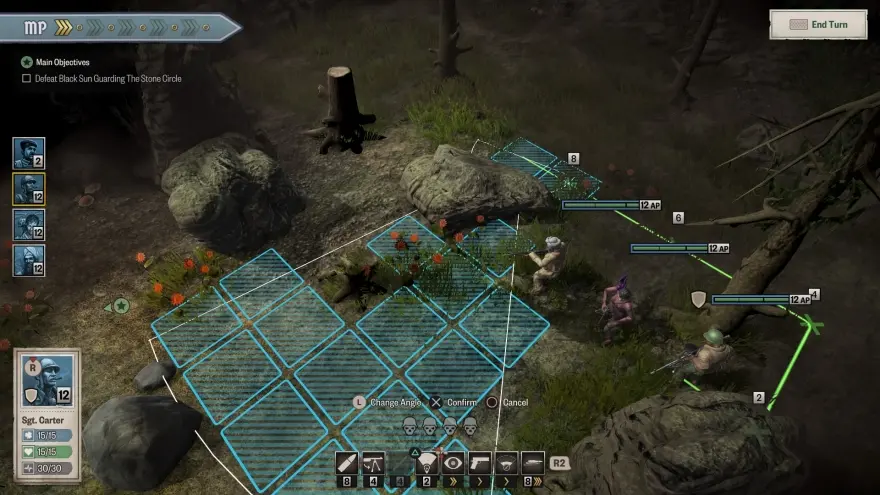
Task: Choose the pistol weapon action
Action: click(x=480, y=463)
